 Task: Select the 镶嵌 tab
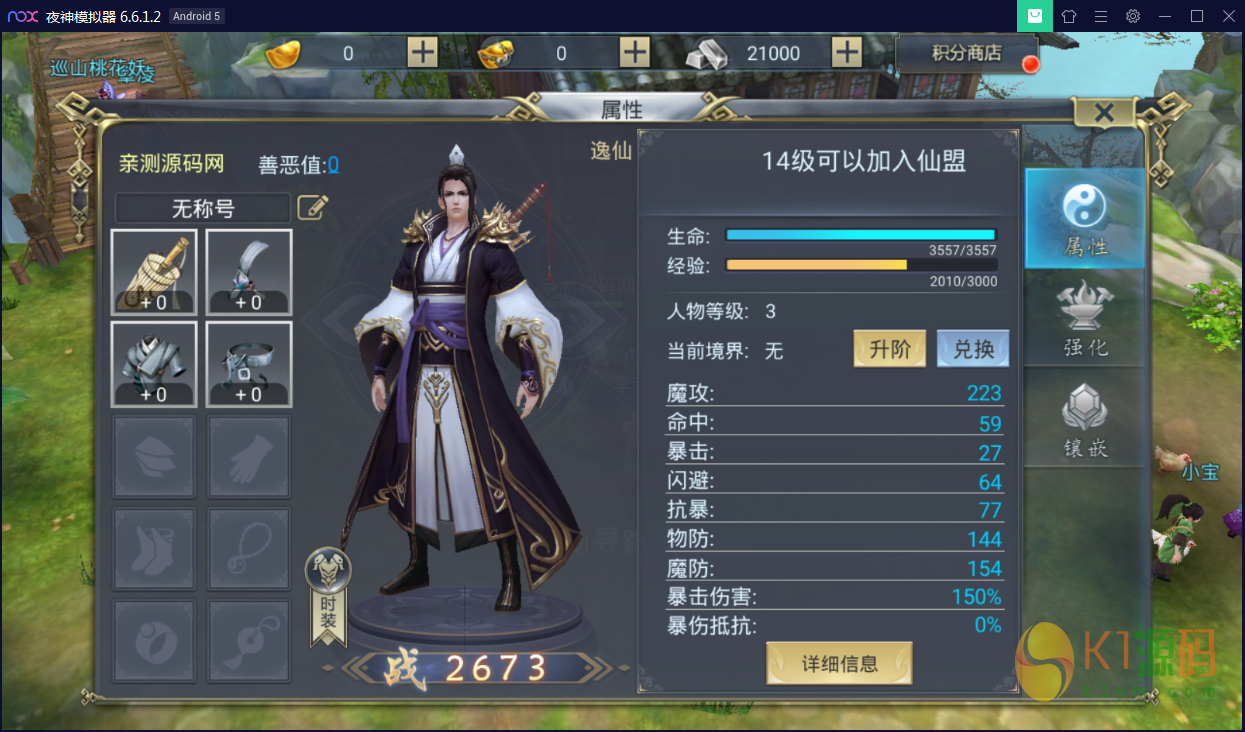tap(1085, 419)
